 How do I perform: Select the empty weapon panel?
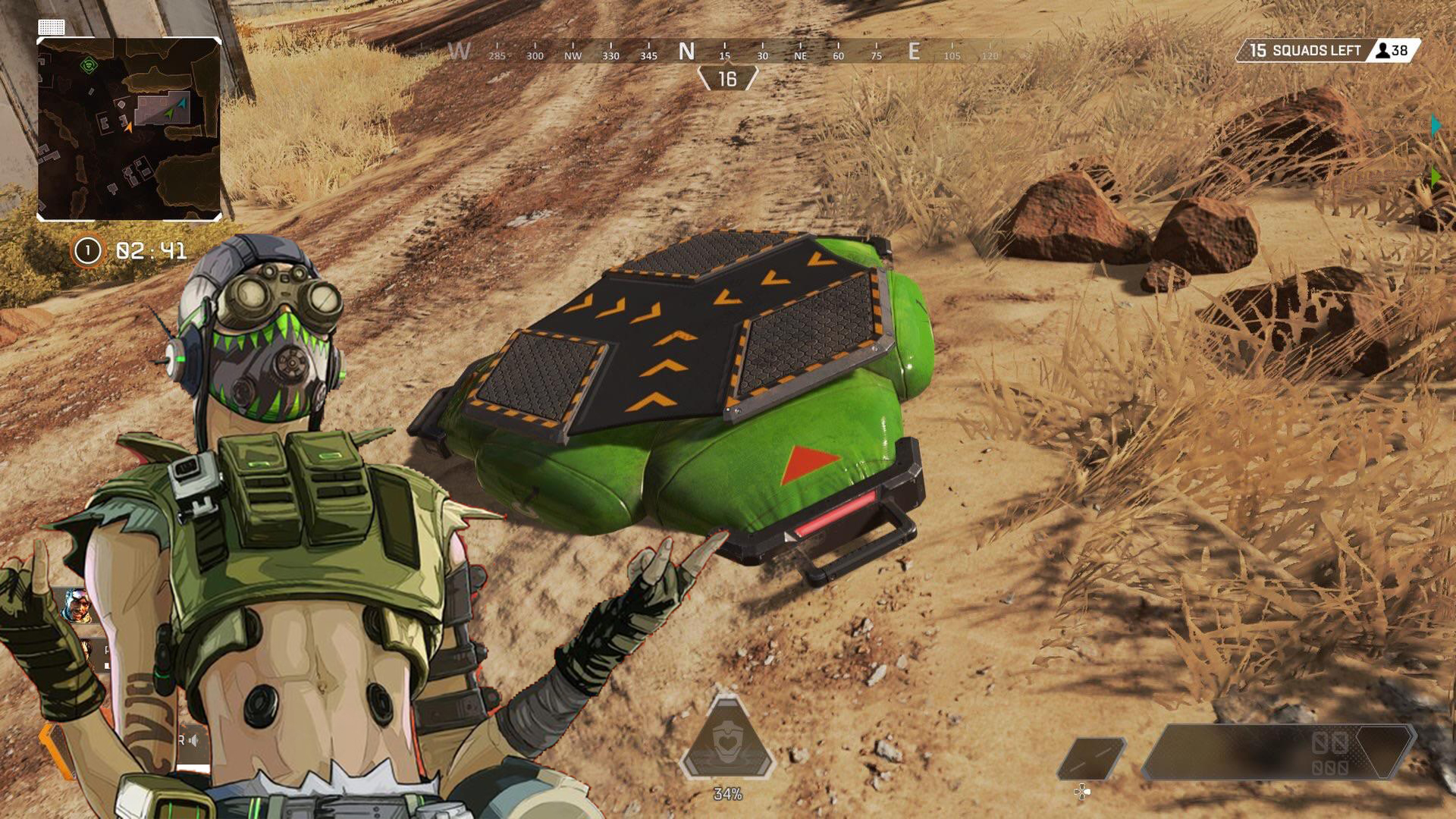(1278, 752)
